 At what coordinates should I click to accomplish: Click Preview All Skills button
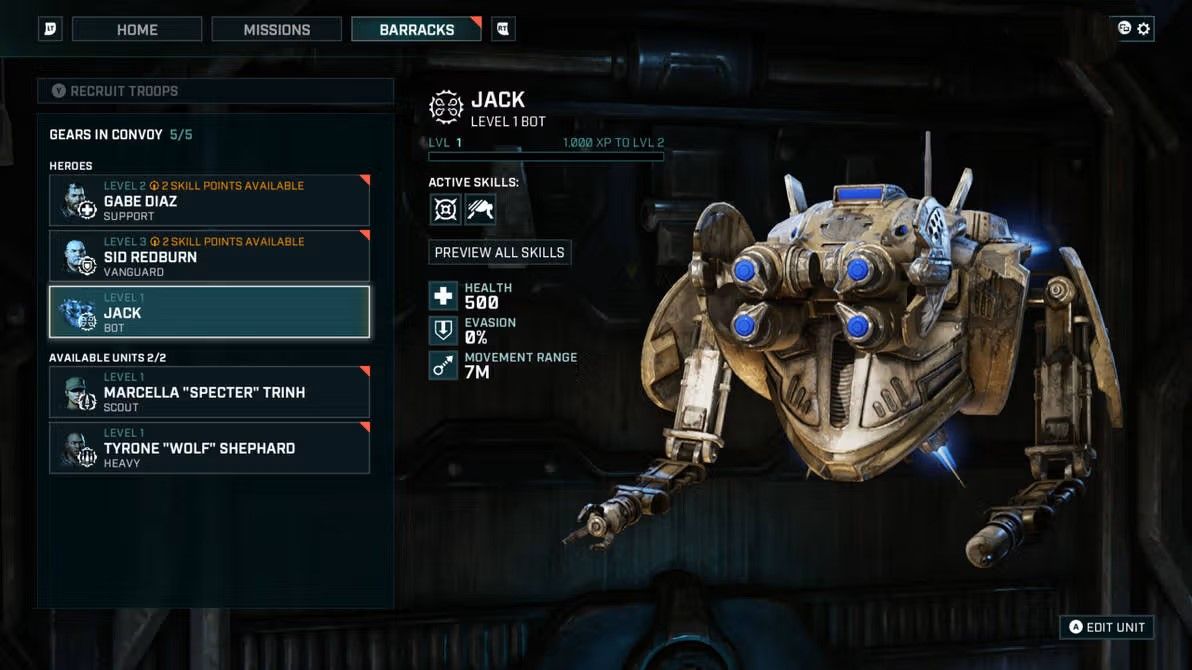[500, 252]
